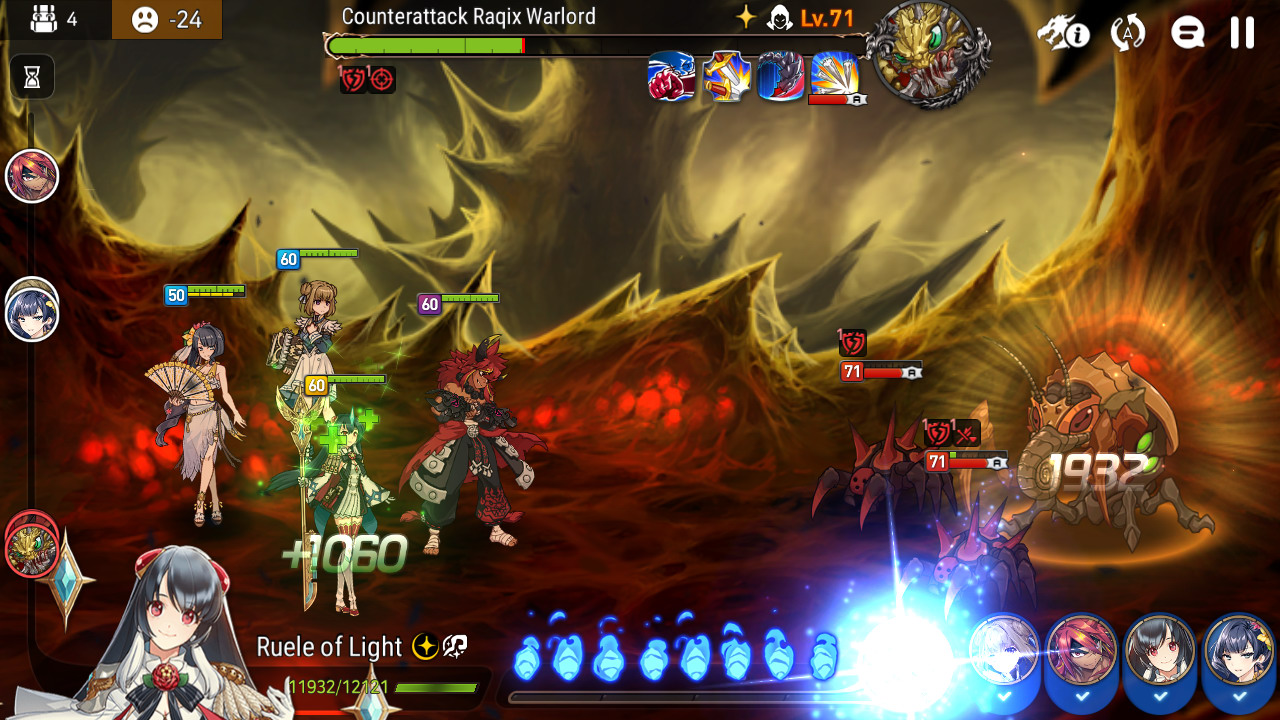The width and height of the screenshot is (1280, 720).
Task: Open the chat speech bubble
Action: [x=1187, y=33]
